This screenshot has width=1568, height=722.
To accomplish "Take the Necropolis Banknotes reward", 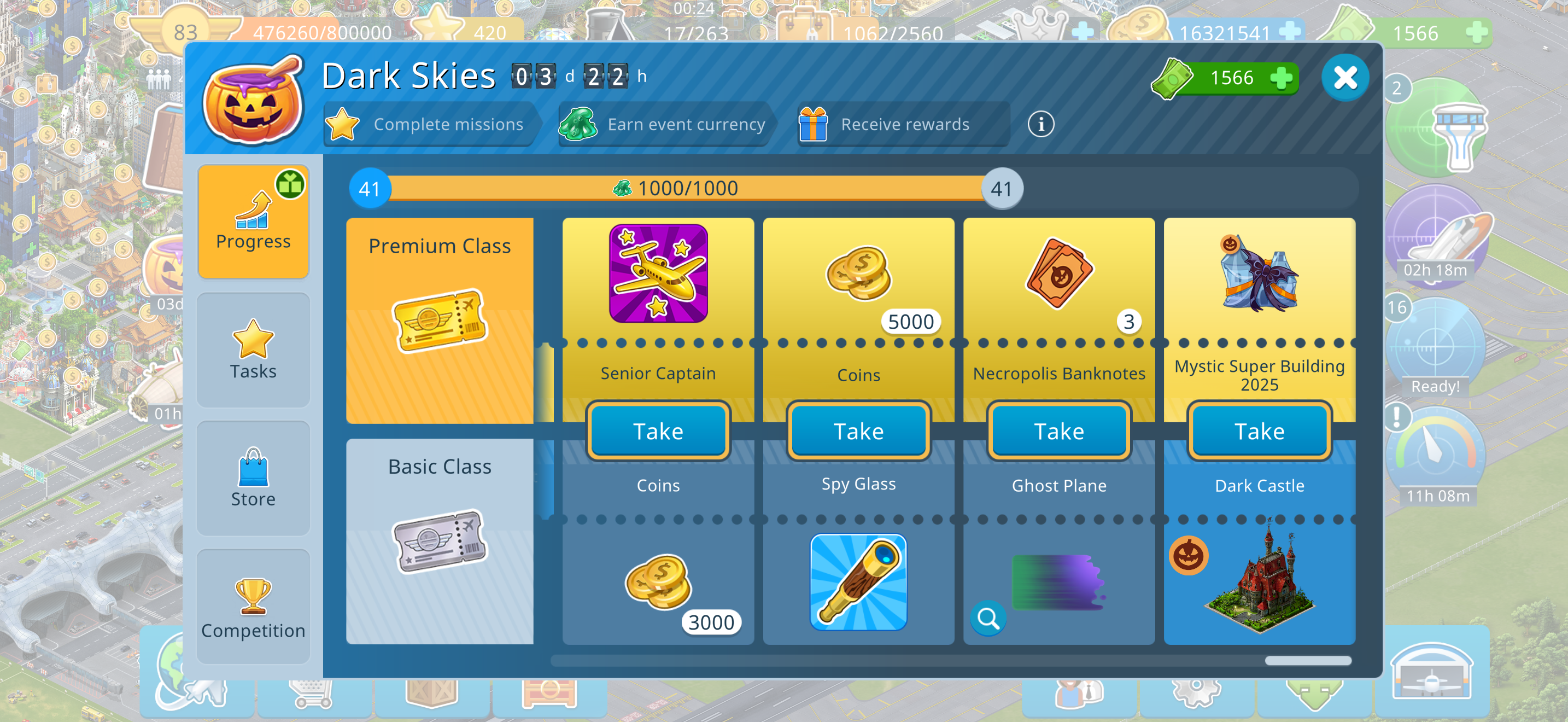I will pos(1058,431).
